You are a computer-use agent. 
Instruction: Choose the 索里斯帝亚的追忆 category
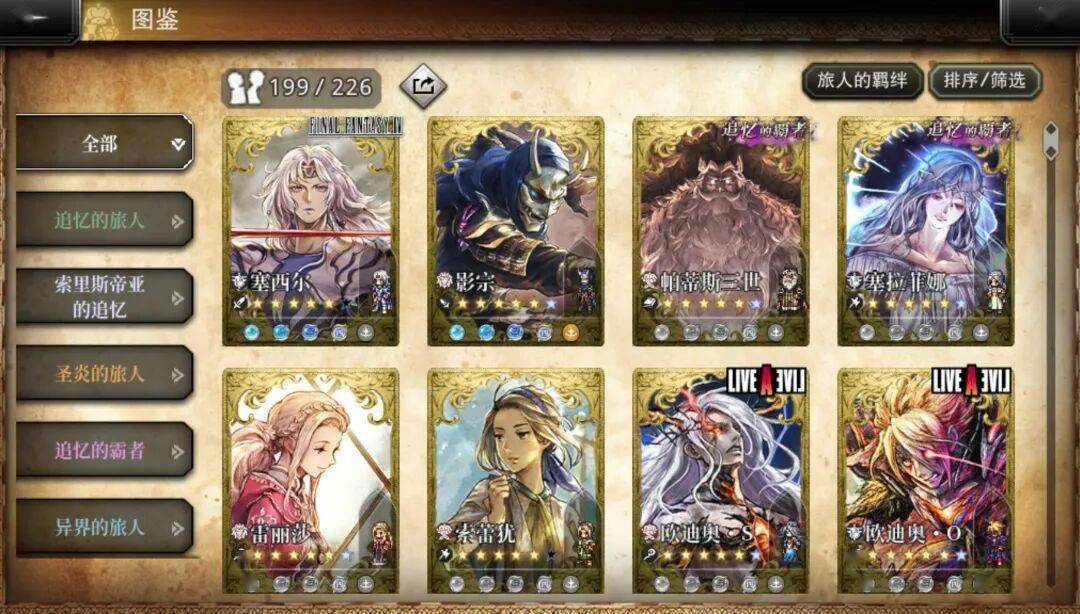click(104, 296)
